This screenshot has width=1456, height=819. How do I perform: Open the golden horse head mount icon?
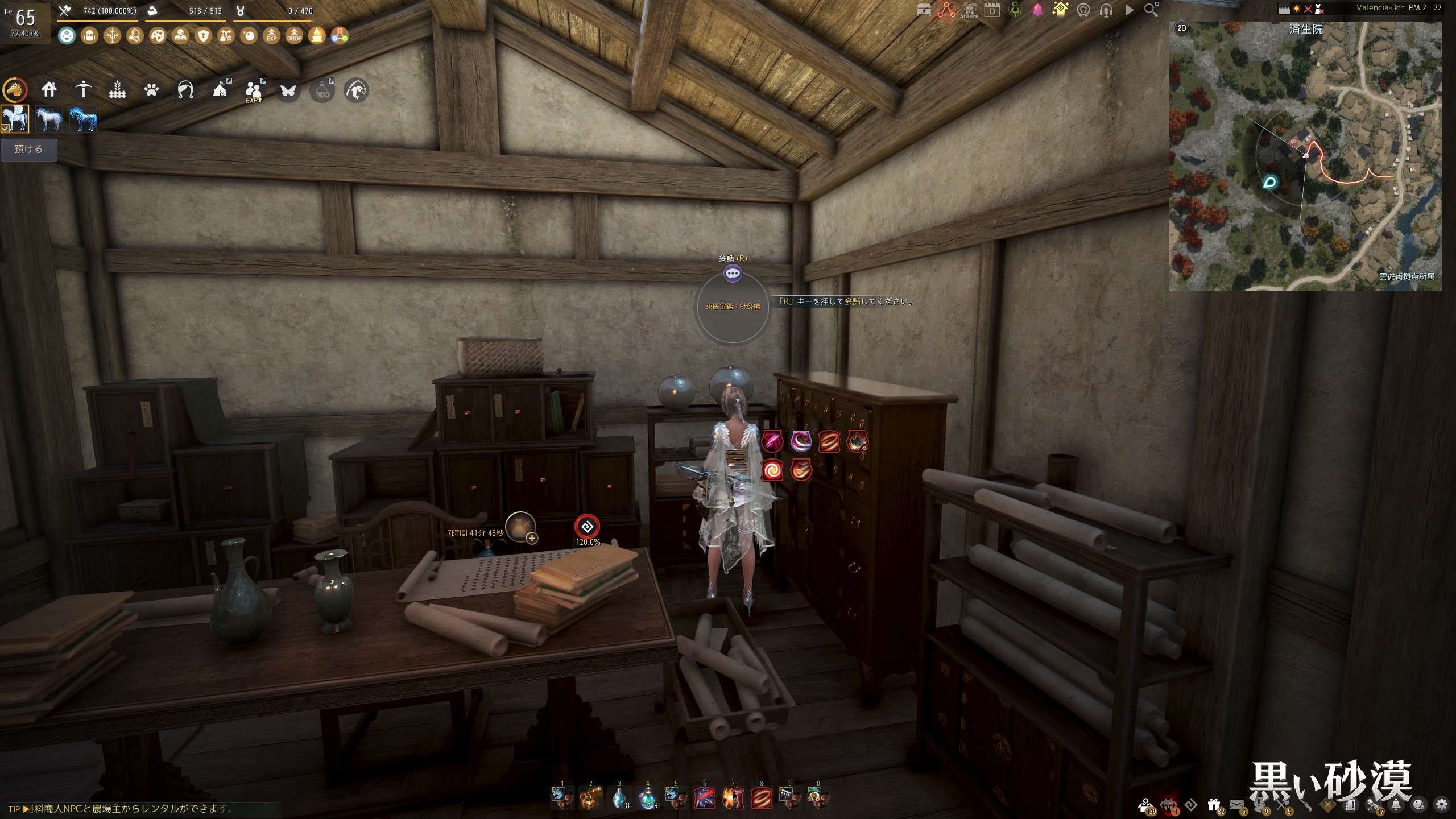point(15,90)
